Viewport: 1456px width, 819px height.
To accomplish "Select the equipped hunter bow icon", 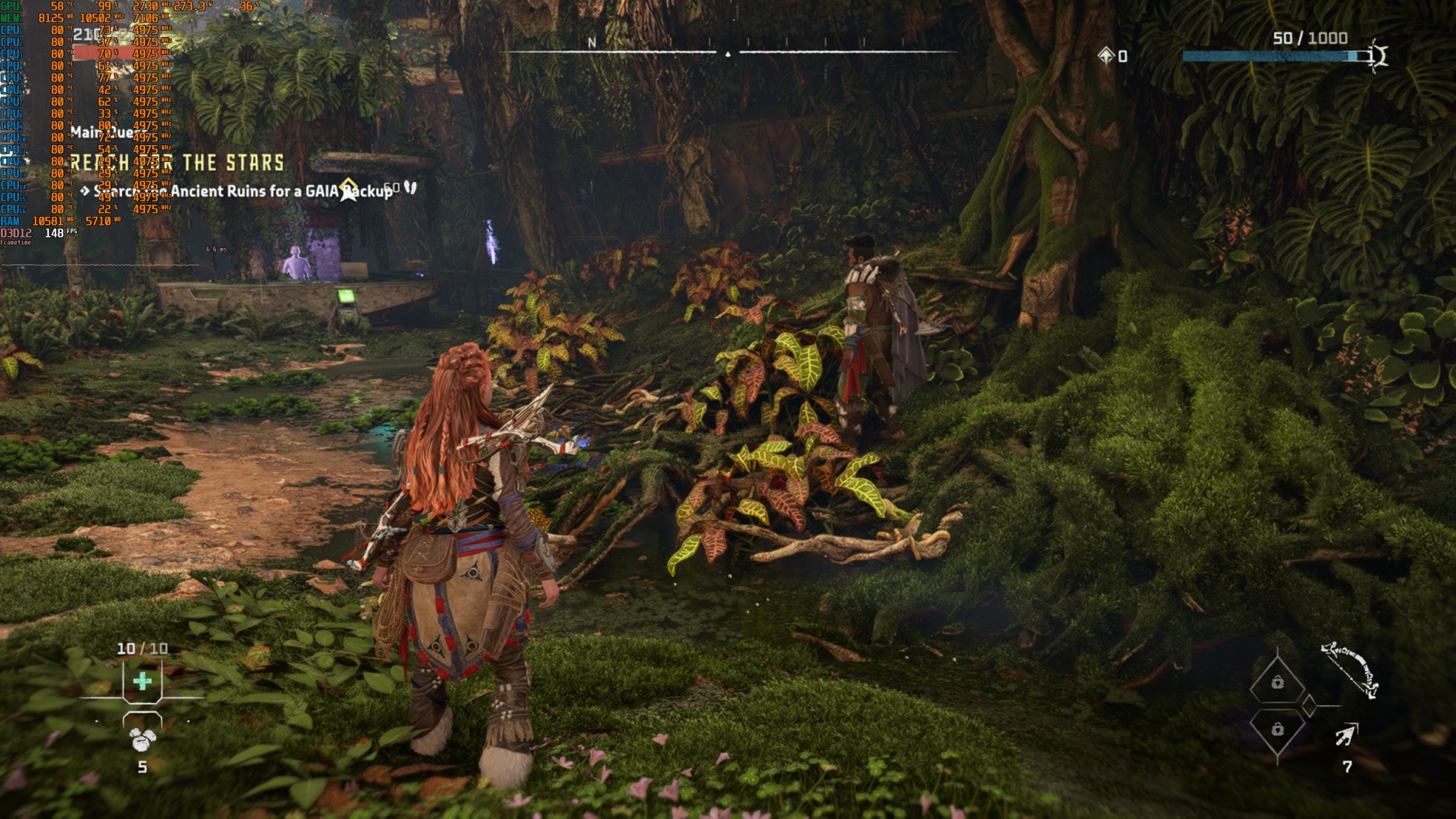I will click(x=1347, y=670).
